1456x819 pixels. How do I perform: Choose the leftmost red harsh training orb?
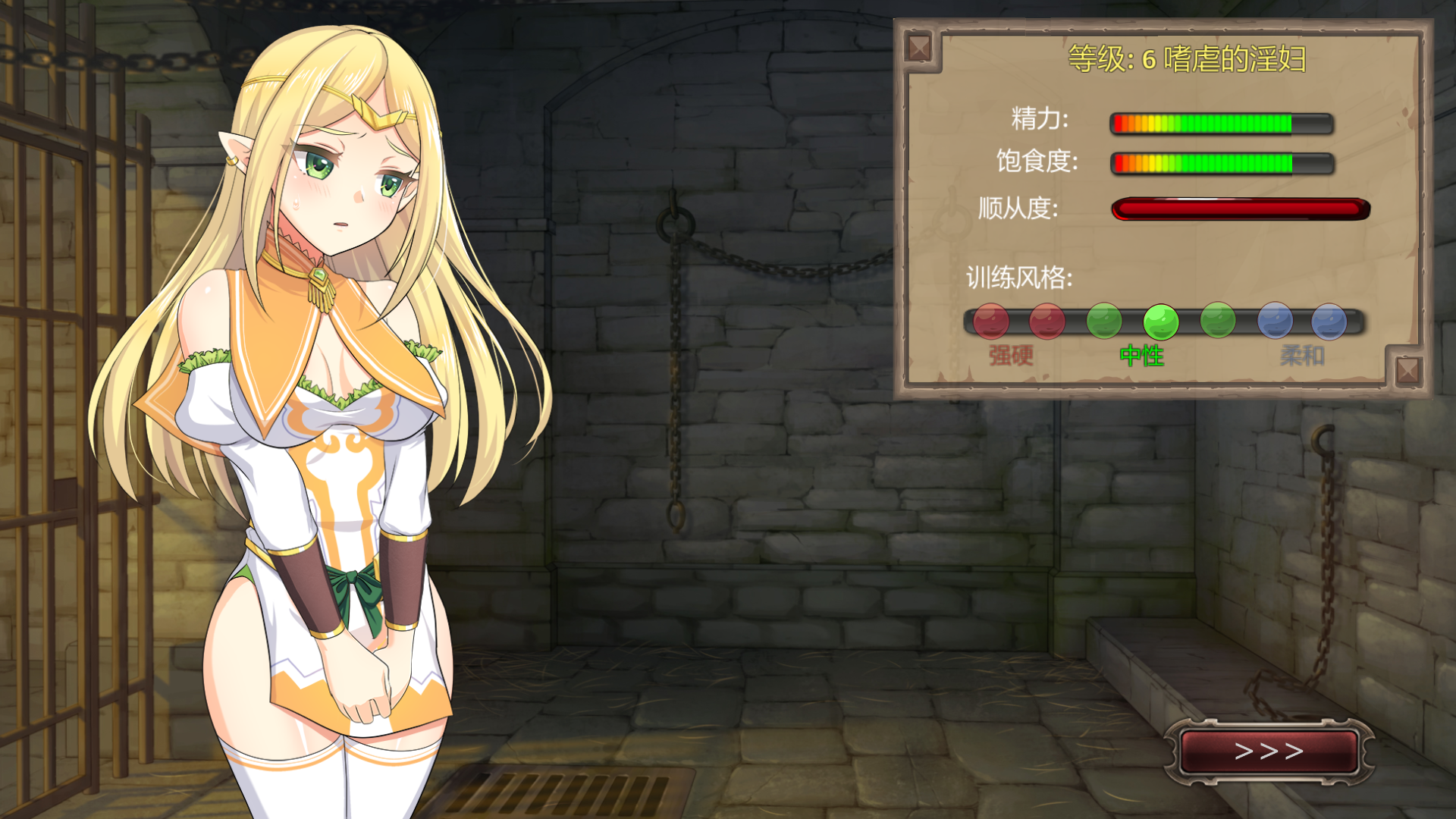point(990,322)
